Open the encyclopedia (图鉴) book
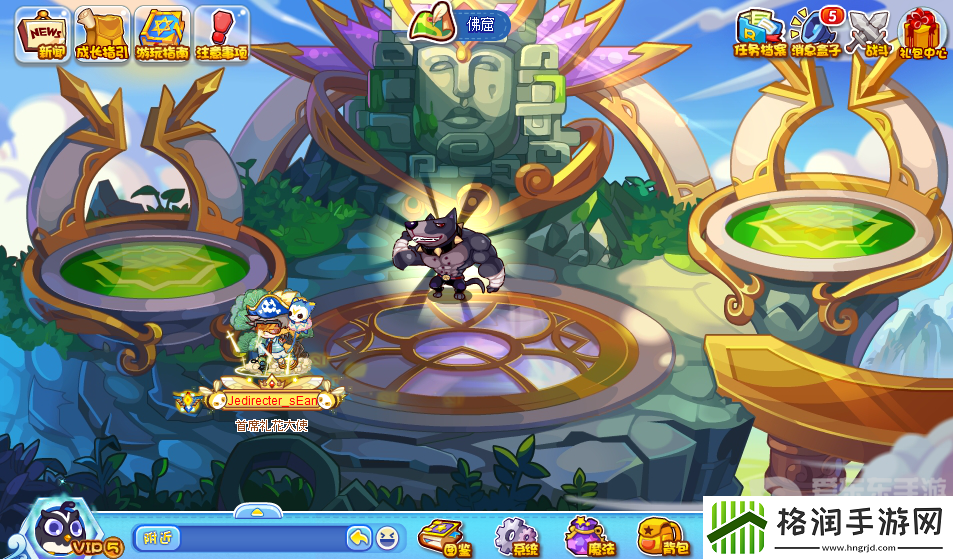953x559 pixels. pos(442,535)
